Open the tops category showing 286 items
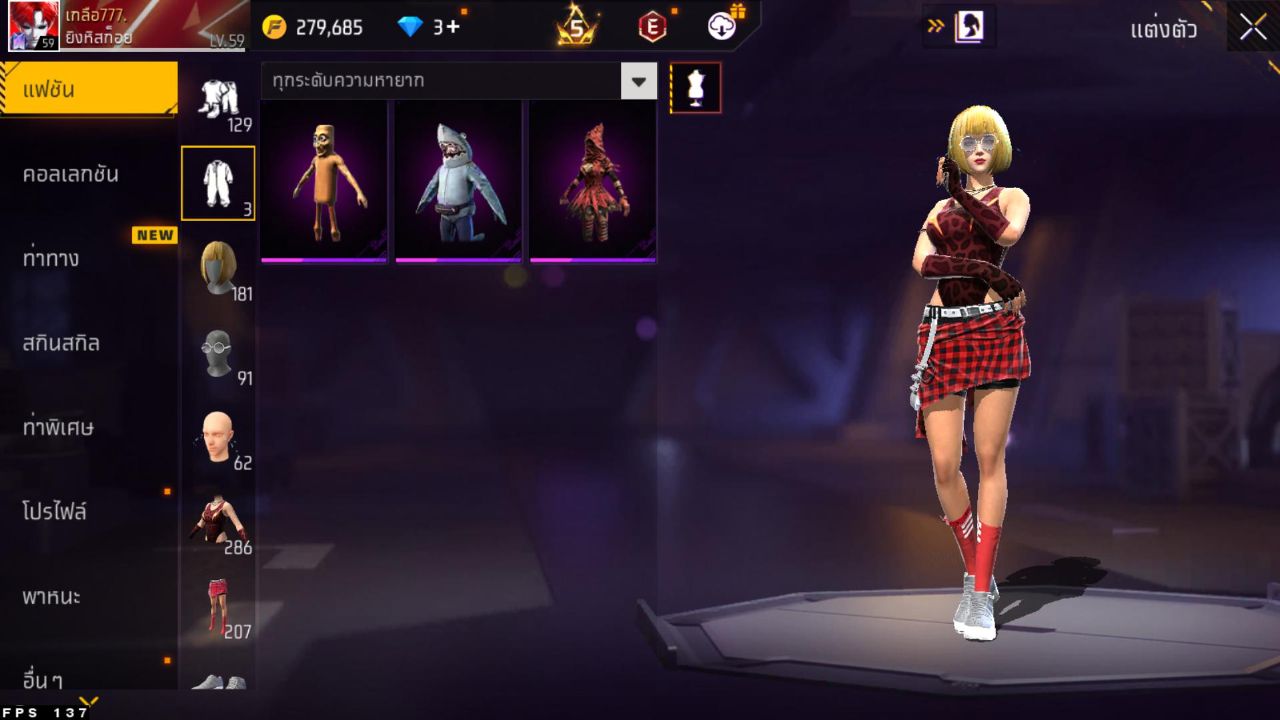The height and width of the screenshot is (720, 1280). (218, 518)
